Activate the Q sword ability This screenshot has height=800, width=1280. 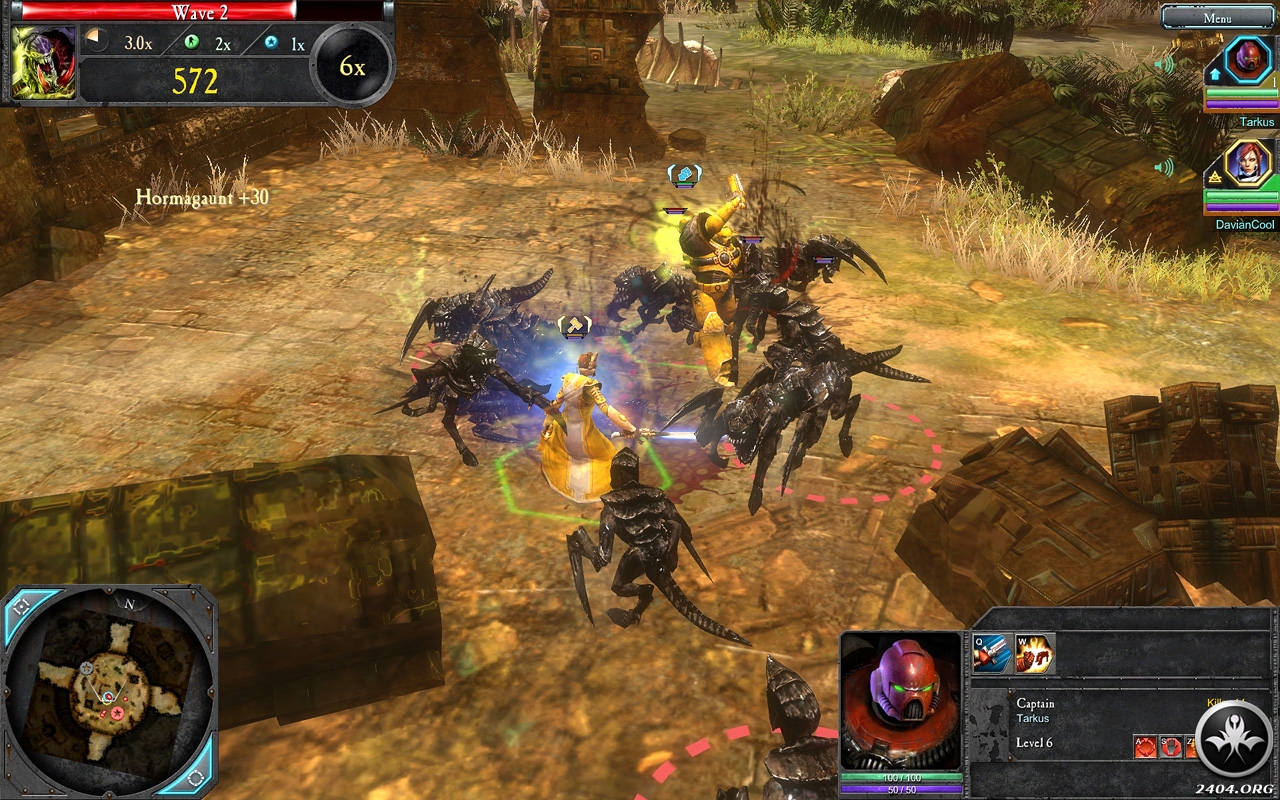[988, 654]
